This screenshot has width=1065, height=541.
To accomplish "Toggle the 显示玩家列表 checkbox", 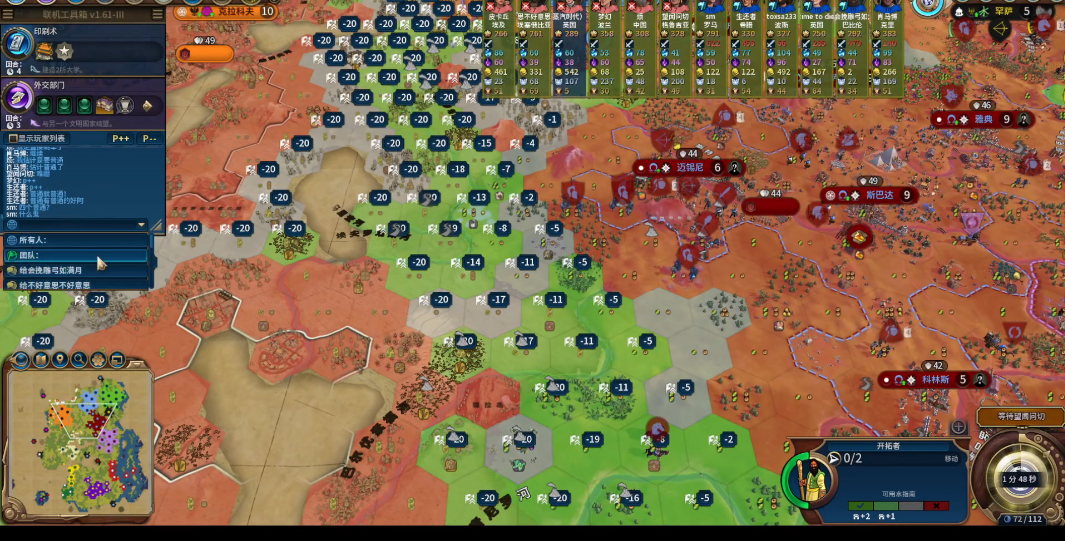I will pos(12,138).
